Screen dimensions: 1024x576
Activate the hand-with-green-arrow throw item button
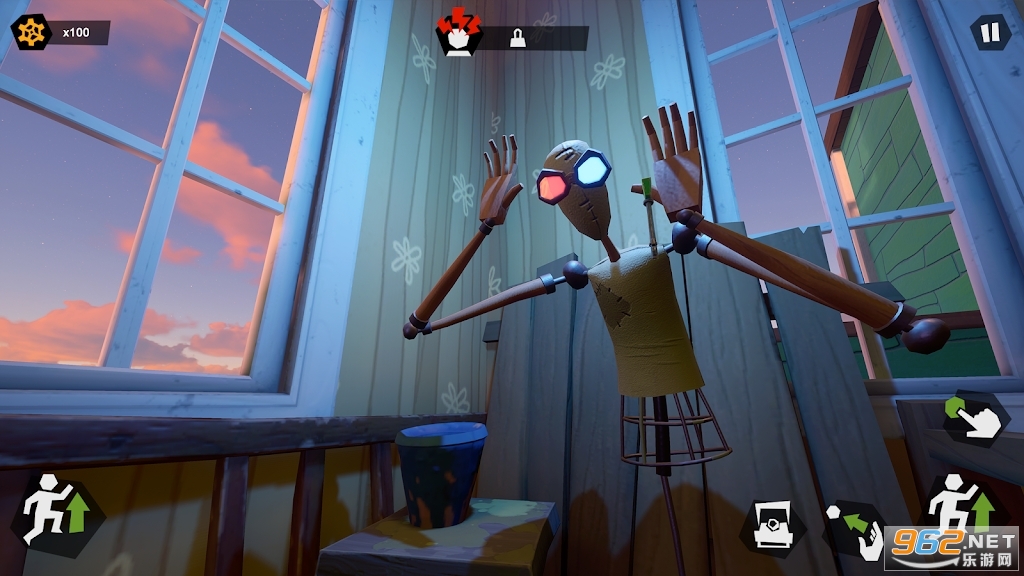coord(851,525)
